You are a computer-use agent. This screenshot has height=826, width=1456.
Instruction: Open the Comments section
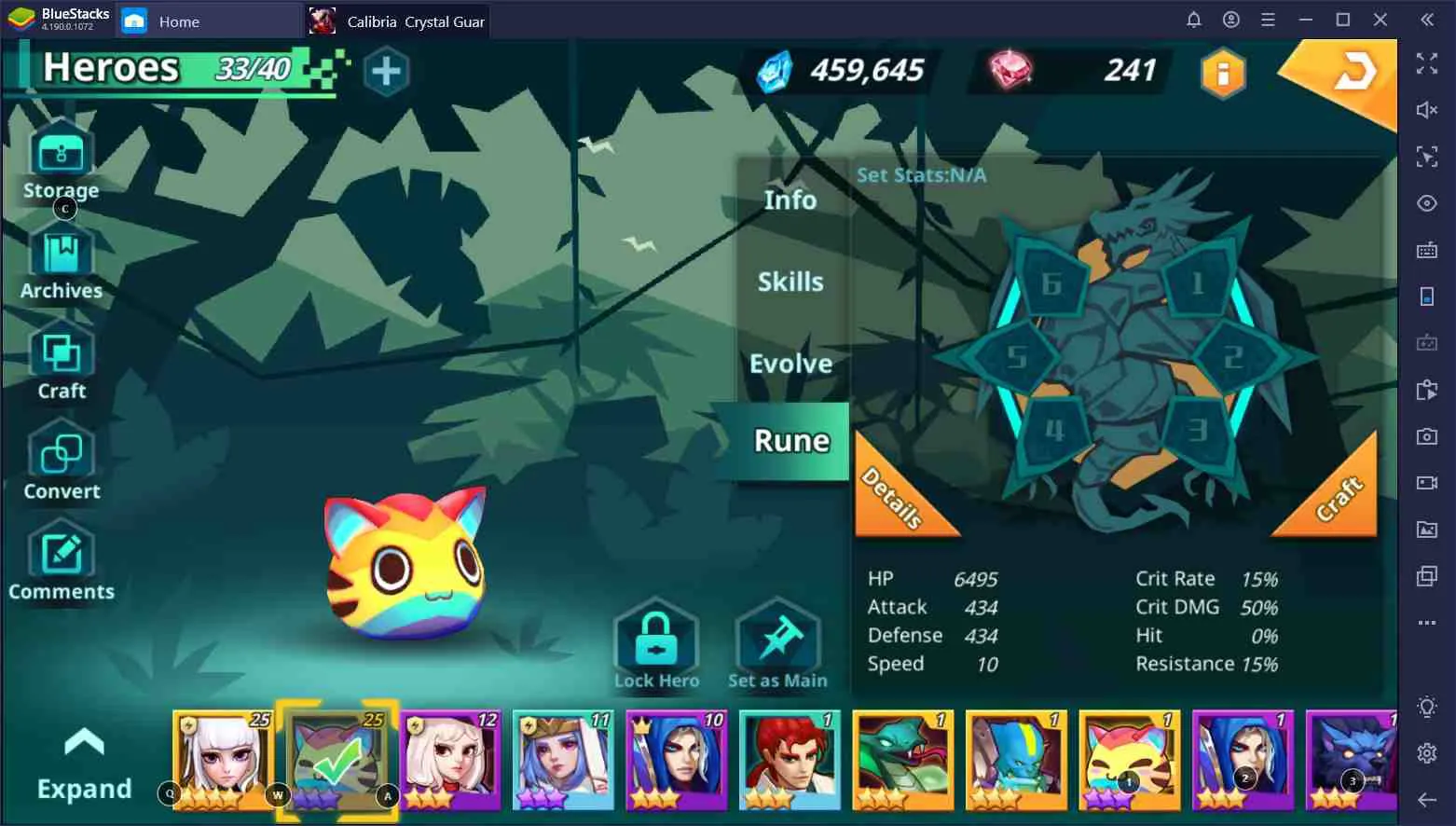60,559
